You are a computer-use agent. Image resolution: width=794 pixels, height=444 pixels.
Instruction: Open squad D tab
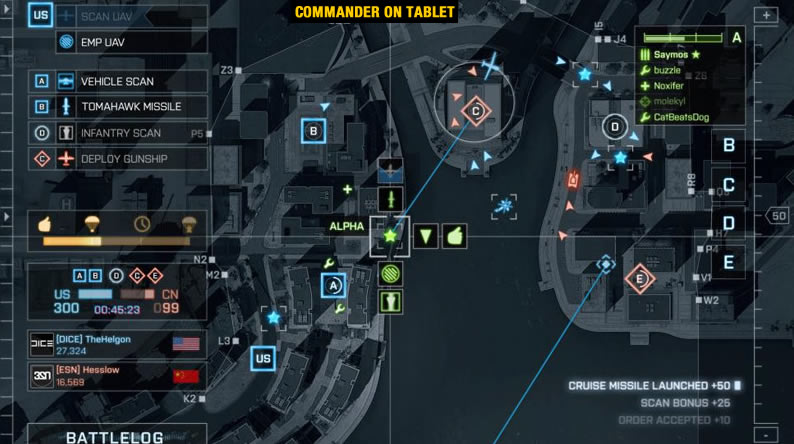729,223
